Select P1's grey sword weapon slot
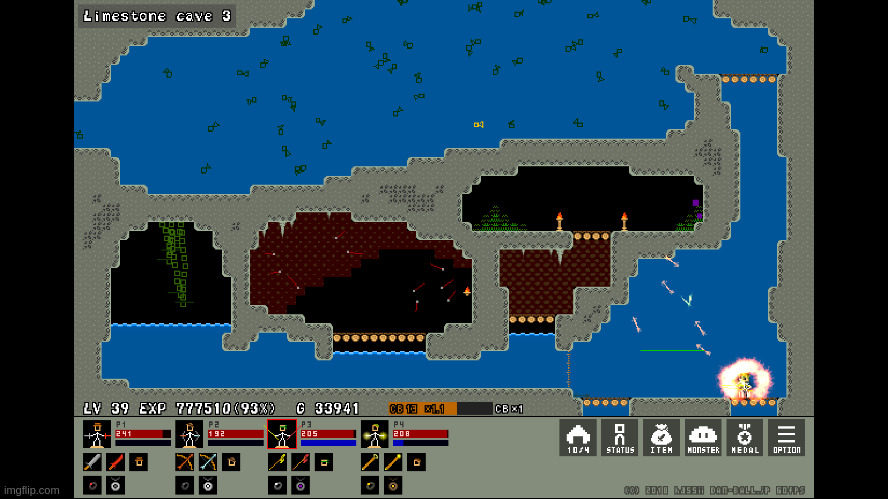Screen dimensions: 888x499 point(92,462)
